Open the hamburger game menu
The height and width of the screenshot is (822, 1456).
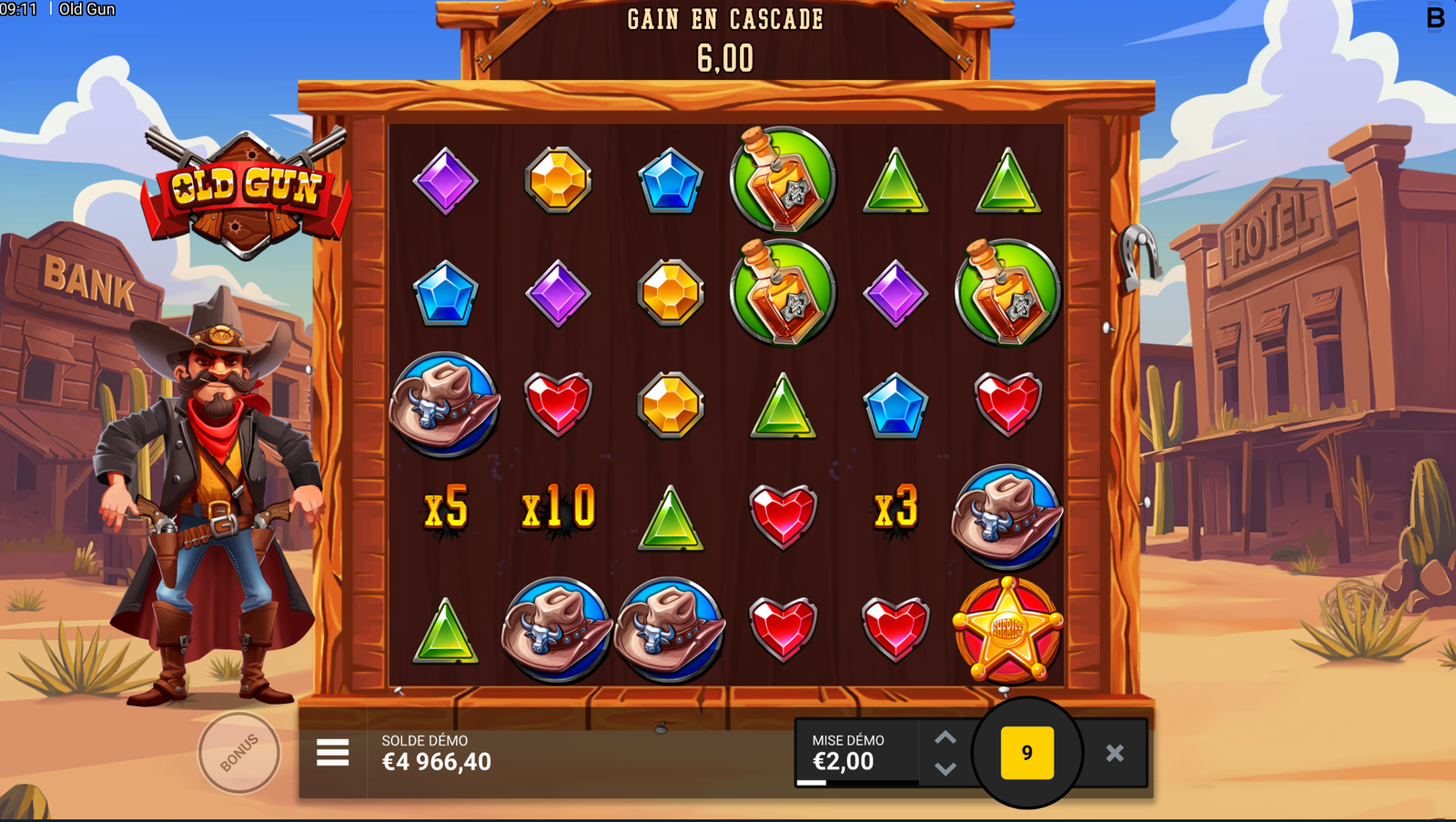(x=333, y=753)
